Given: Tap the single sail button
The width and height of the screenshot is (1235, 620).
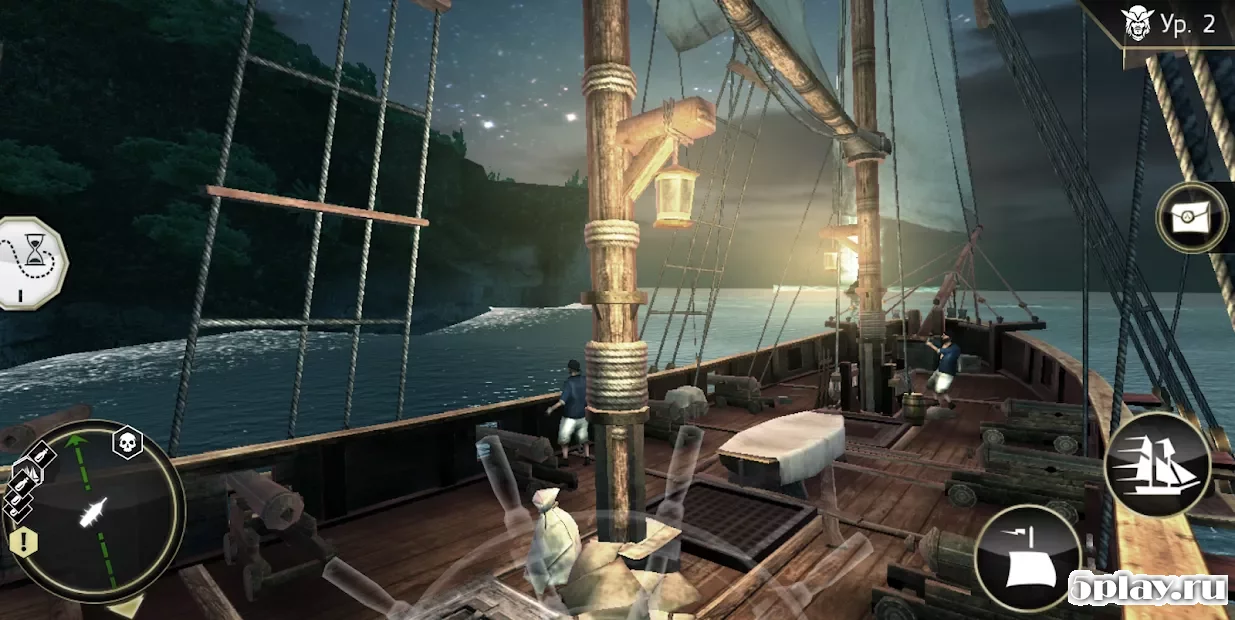Looking at the screenshot, I should click(x=1027, y=557).
